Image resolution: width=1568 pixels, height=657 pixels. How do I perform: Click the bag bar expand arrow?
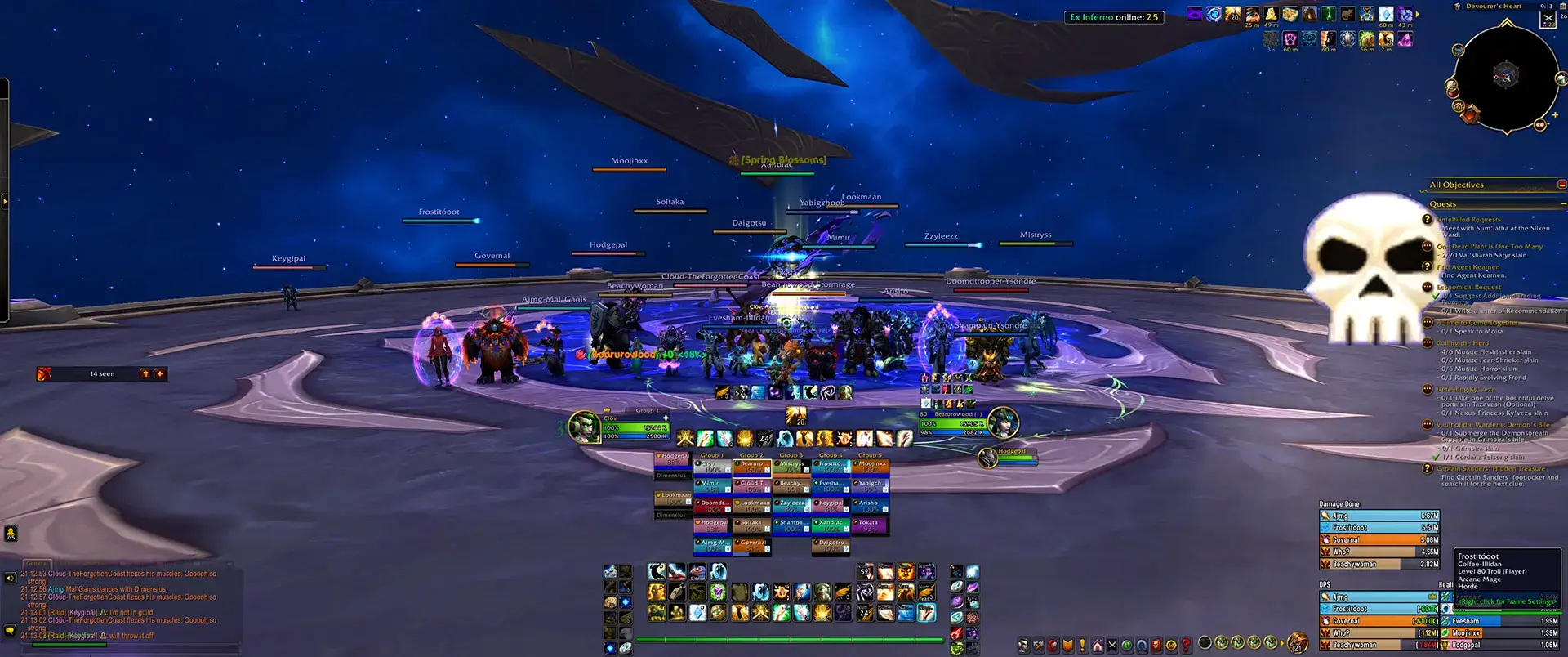click(x=1282, y=644)
